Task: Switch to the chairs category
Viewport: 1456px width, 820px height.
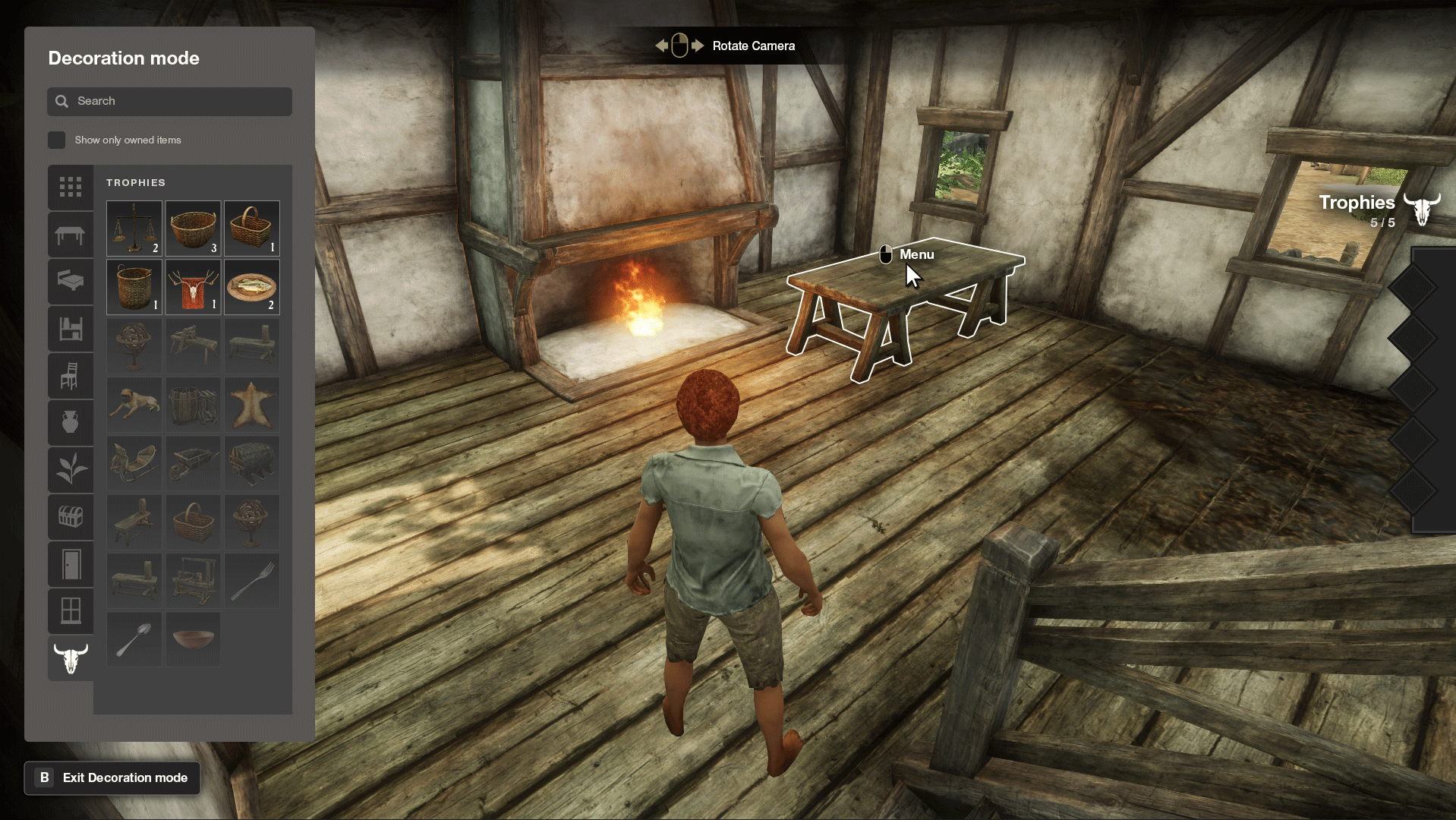Action: (71, 376)
